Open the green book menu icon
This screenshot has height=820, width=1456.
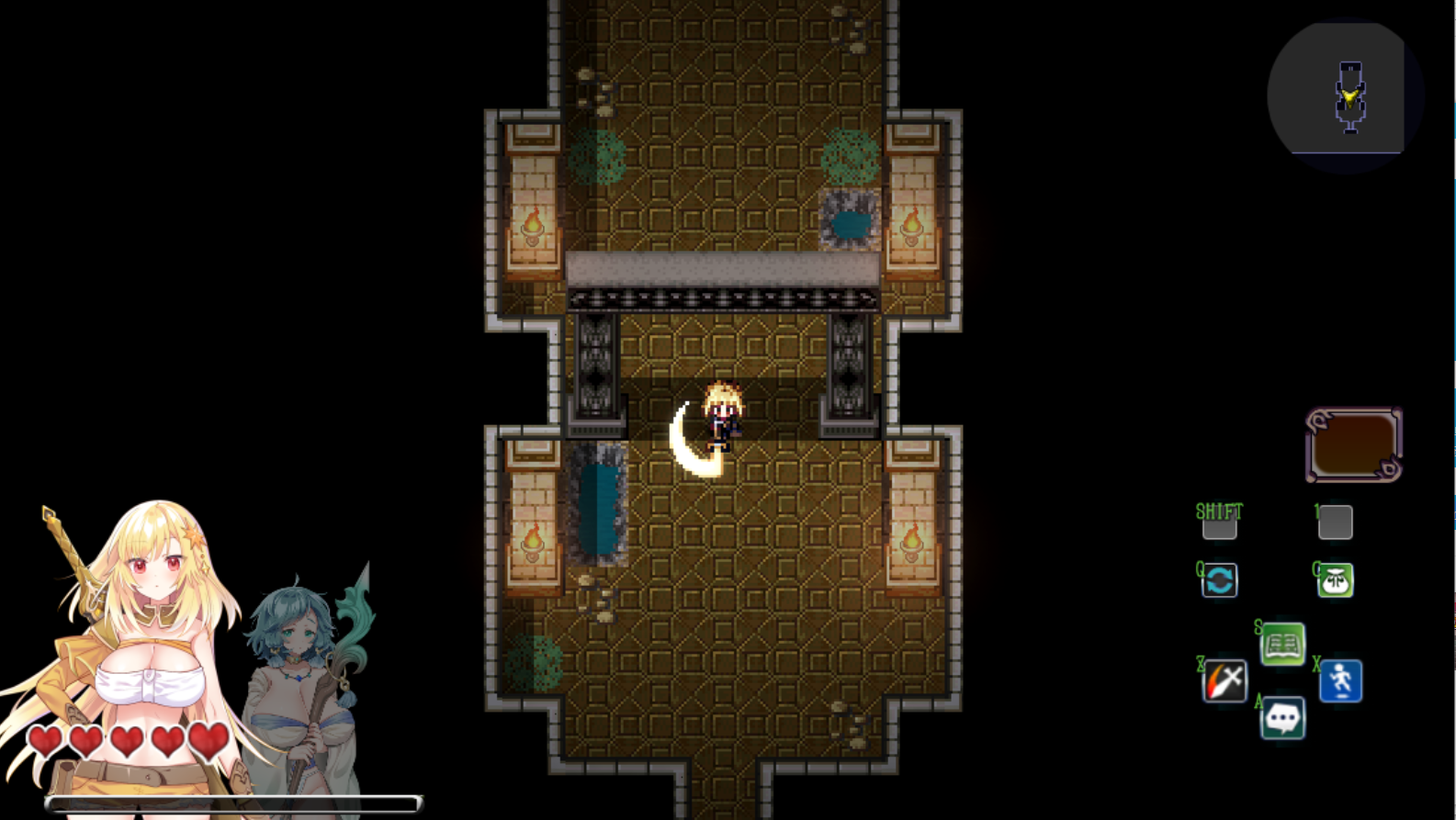tap(1282, 644)
